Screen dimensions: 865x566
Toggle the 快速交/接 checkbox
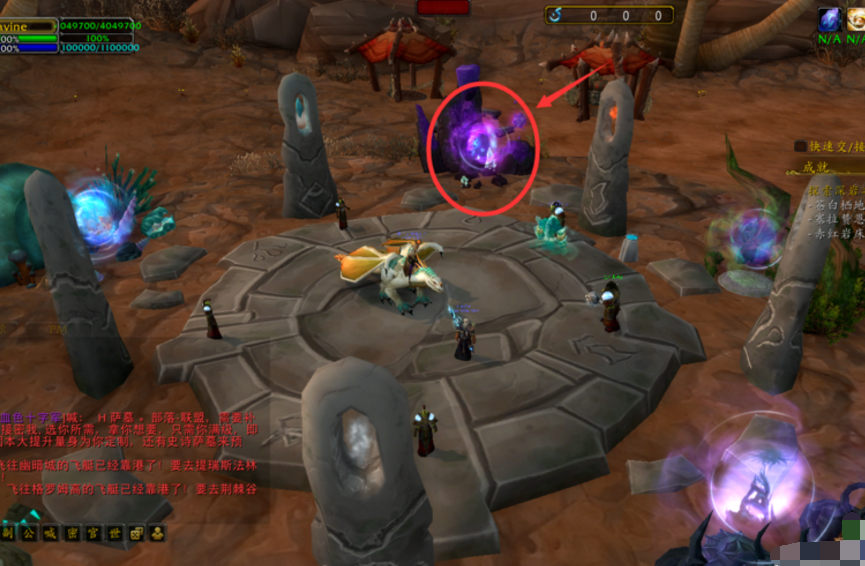(x=800, y=146)
